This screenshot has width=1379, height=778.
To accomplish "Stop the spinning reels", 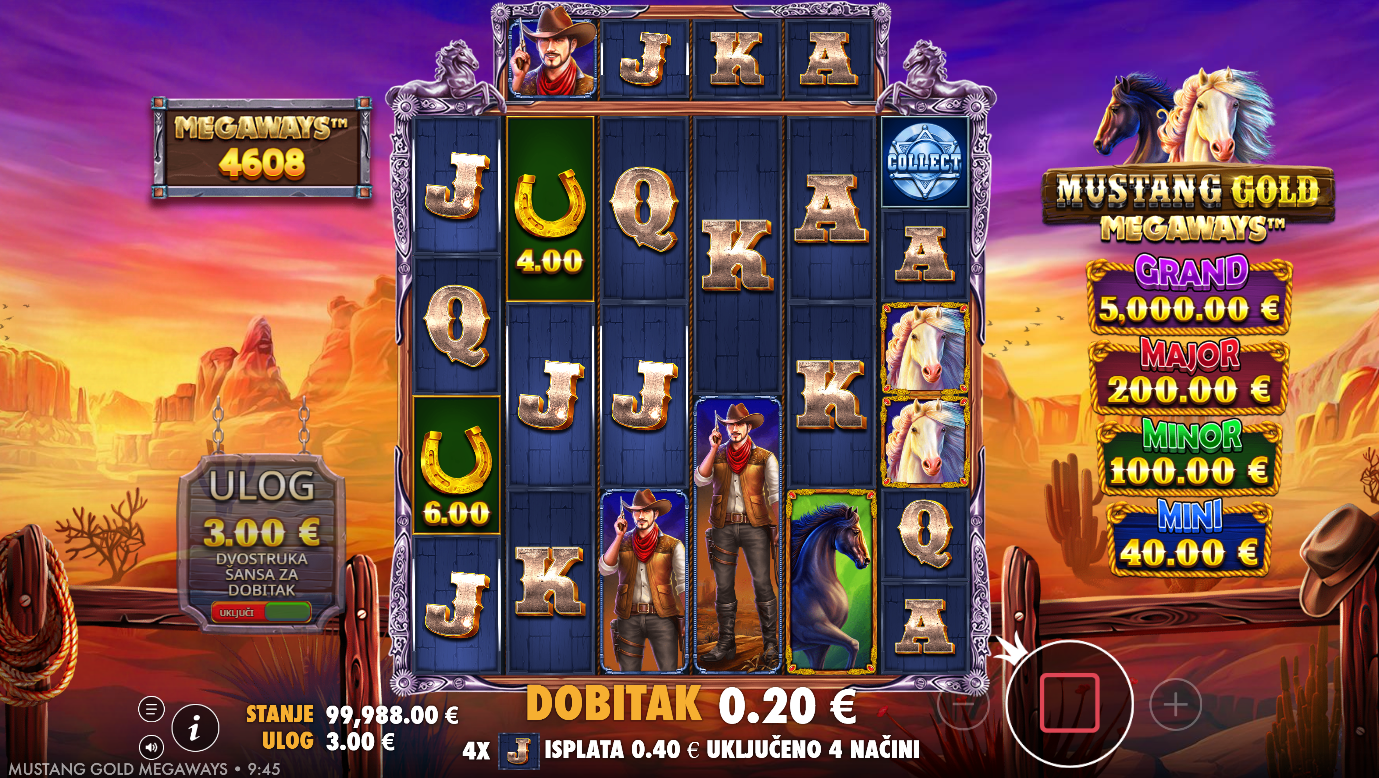I will [x=1069, y=702].
